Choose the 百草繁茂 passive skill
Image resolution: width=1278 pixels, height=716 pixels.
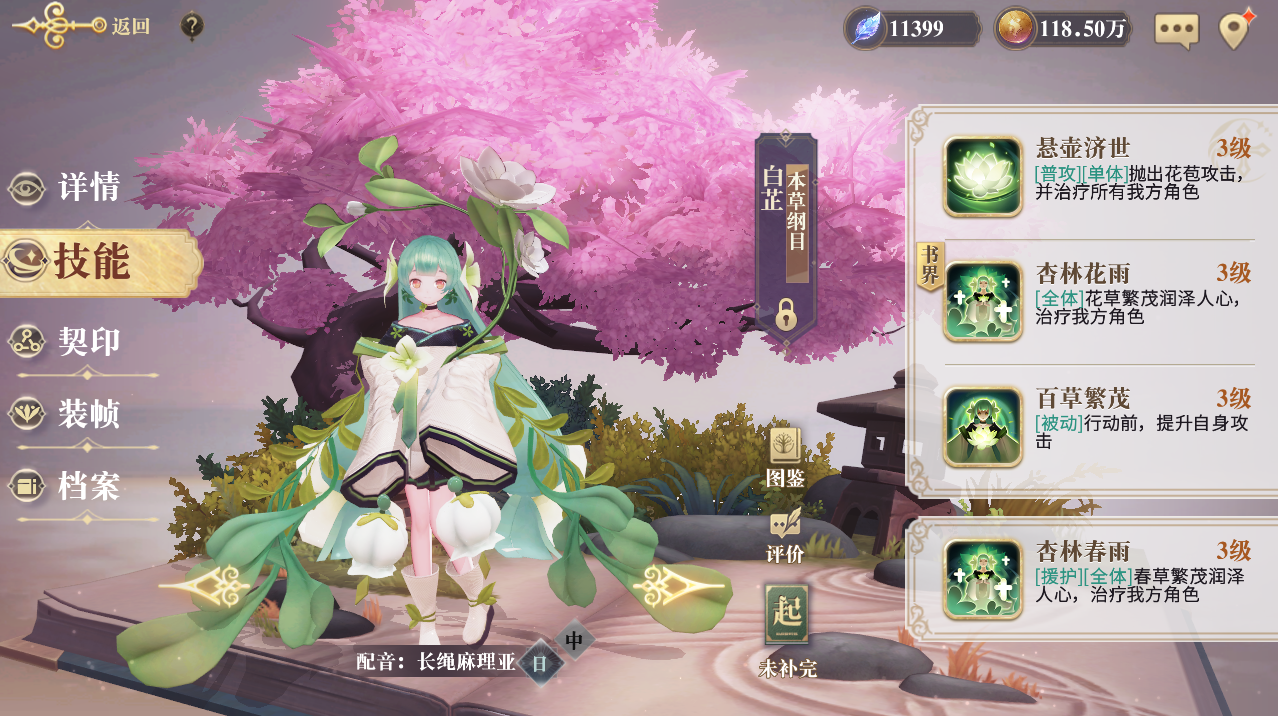coord(982,427)
